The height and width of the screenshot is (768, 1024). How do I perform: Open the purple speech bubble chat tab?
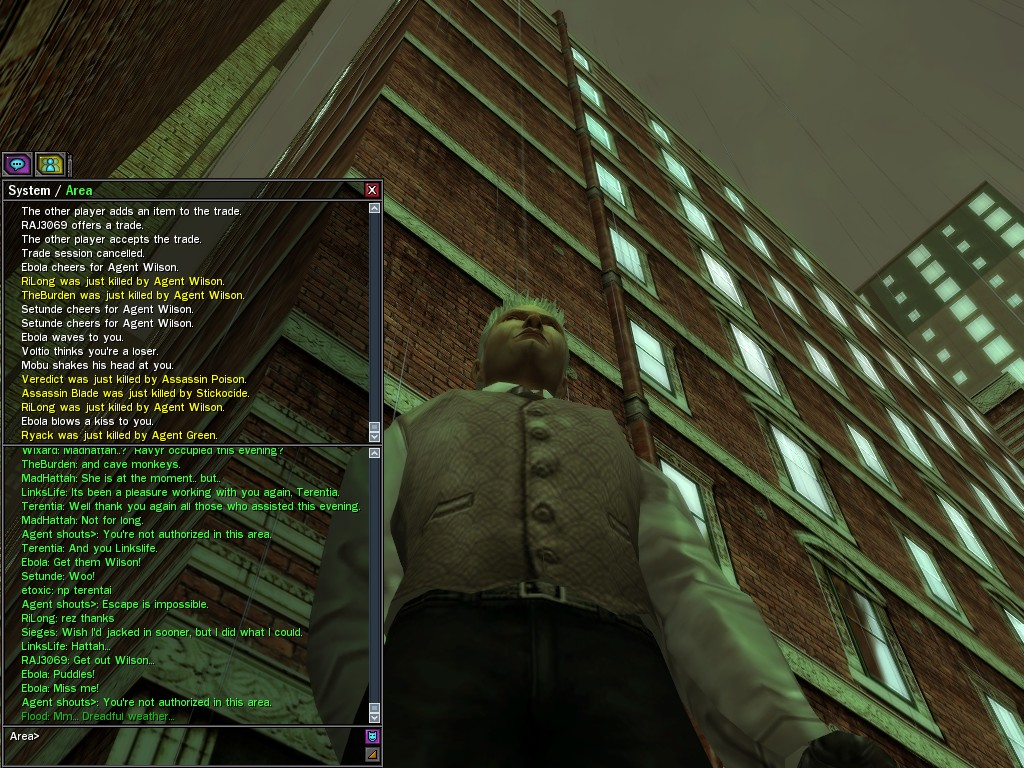coord(17,164)
